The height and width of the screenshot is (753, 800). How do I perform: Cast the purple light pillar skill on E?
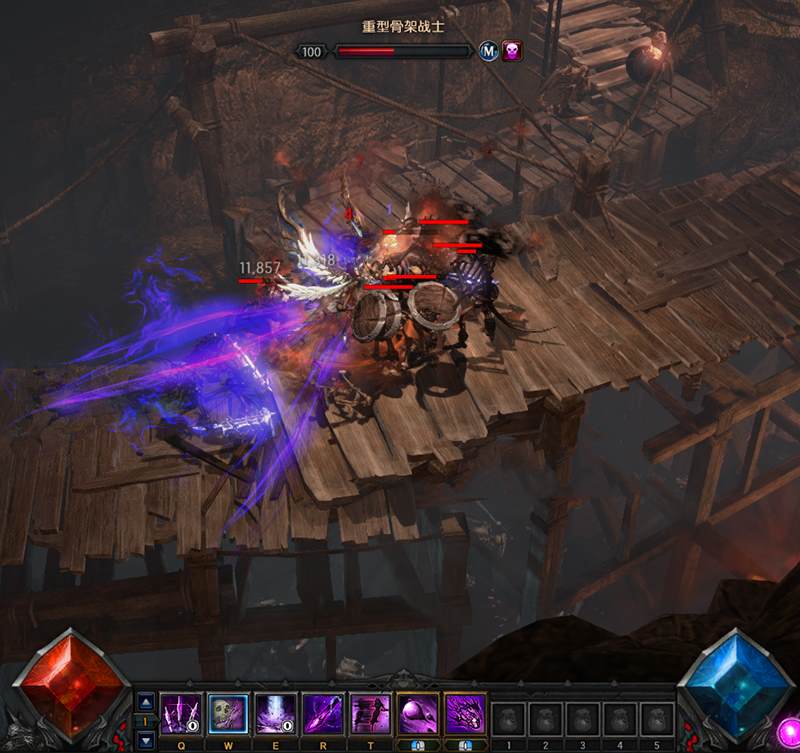coord(276,713)
